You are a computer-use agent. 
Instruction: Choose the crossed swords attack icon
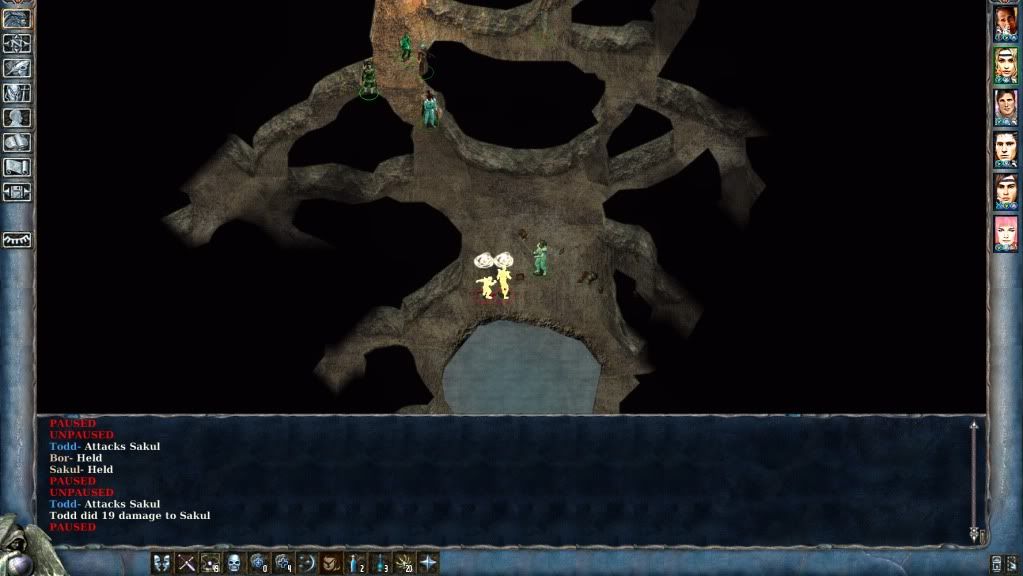[x=186, y=563]
